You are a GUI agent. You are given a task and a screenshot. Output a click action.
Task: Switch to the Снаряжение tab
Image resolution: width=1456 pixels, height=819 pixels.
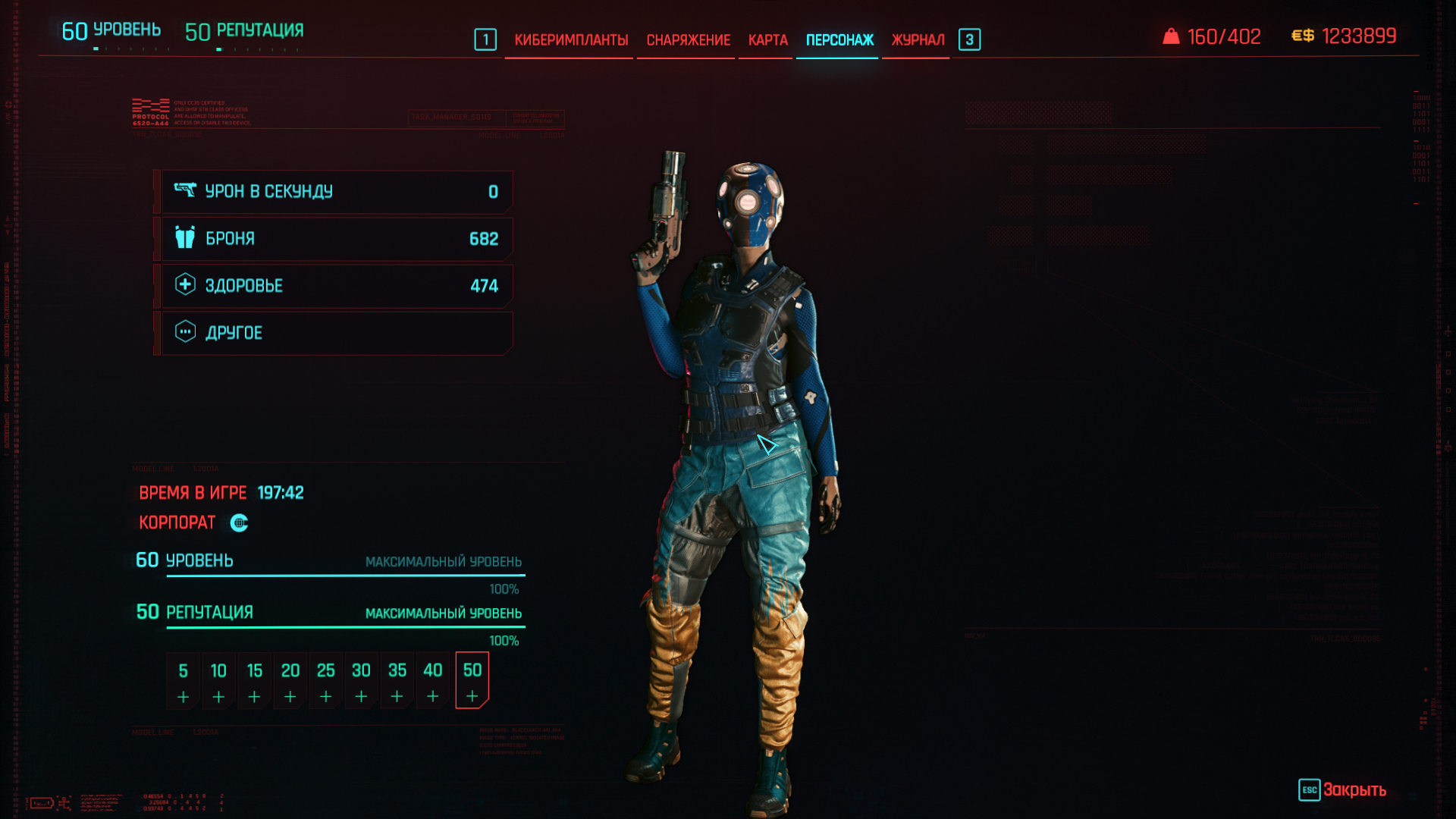688,40
